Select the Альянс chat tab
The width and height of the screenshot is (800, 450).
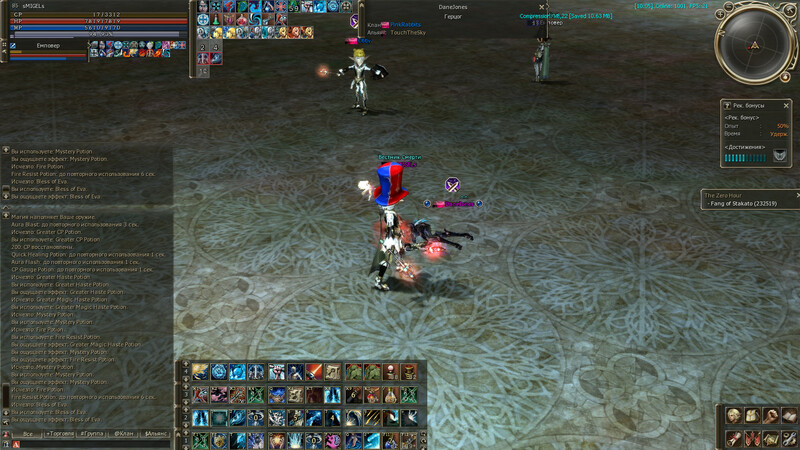pyautogui.click(x=157, y=435)
